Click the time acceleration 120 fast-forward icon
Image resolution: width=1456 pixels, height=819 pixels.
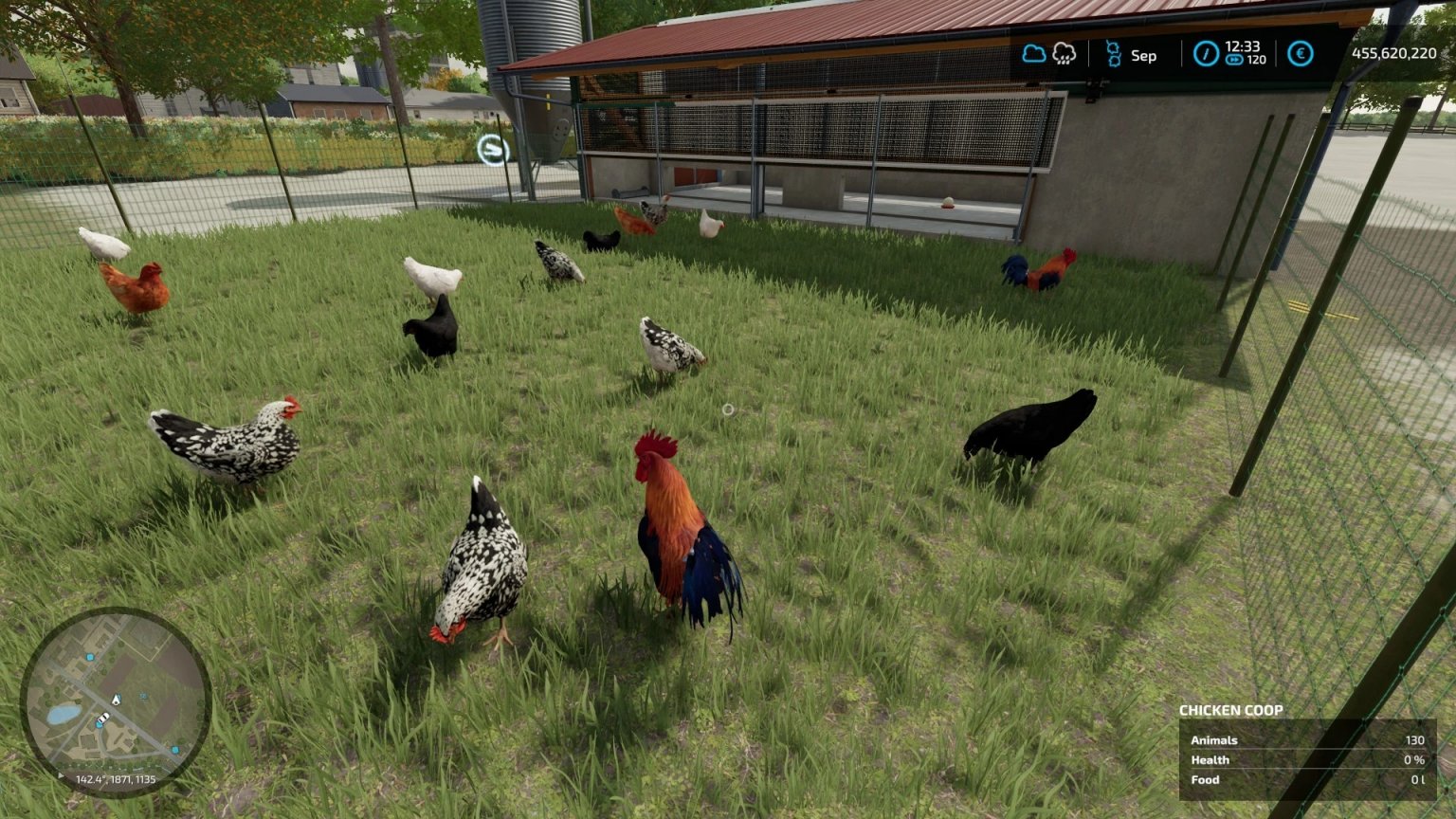pyautogui.click(x=1236, y=59)
